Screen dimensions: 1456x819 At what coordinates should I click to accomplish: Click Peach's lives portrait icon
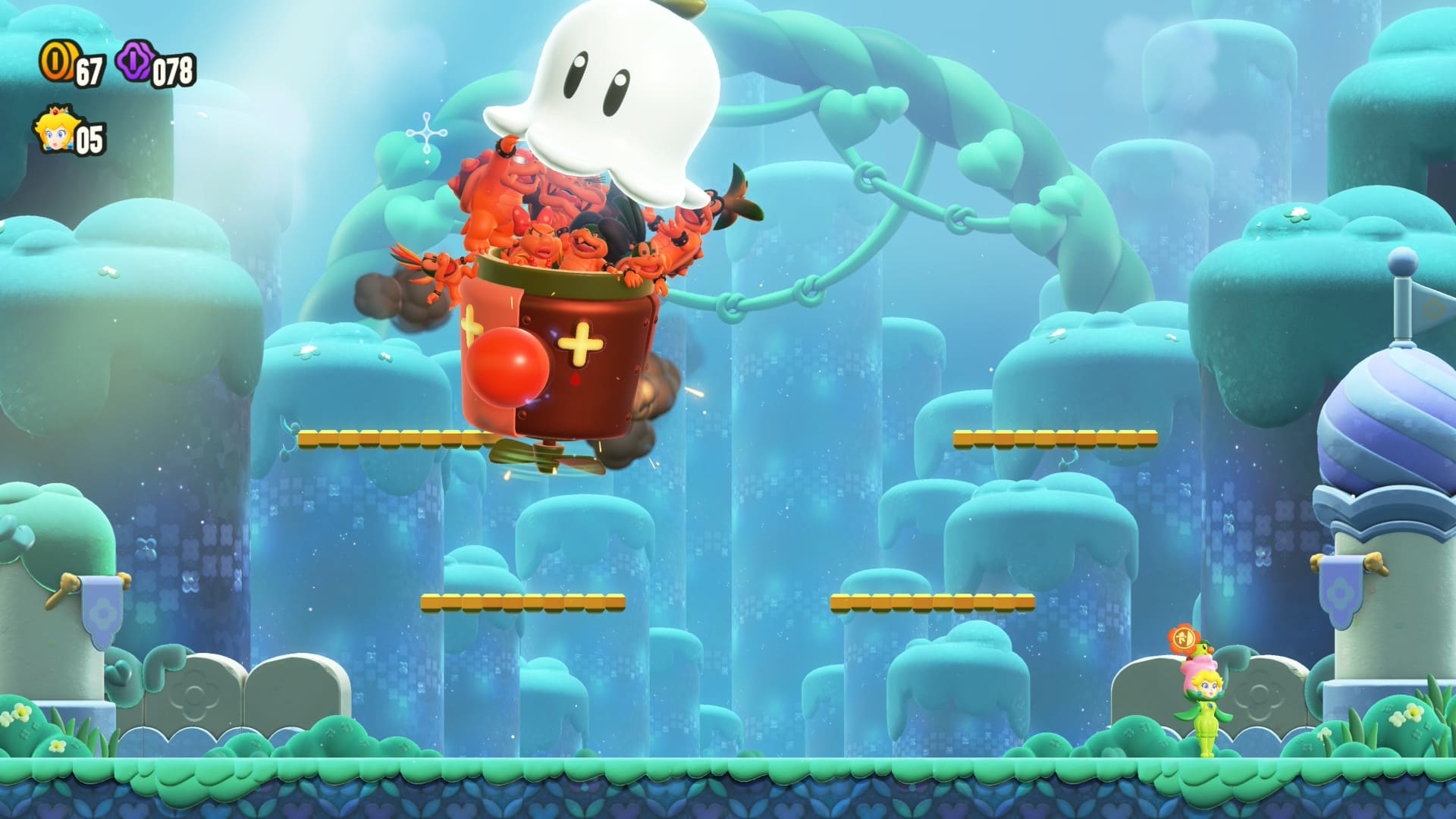coord(53,130)
